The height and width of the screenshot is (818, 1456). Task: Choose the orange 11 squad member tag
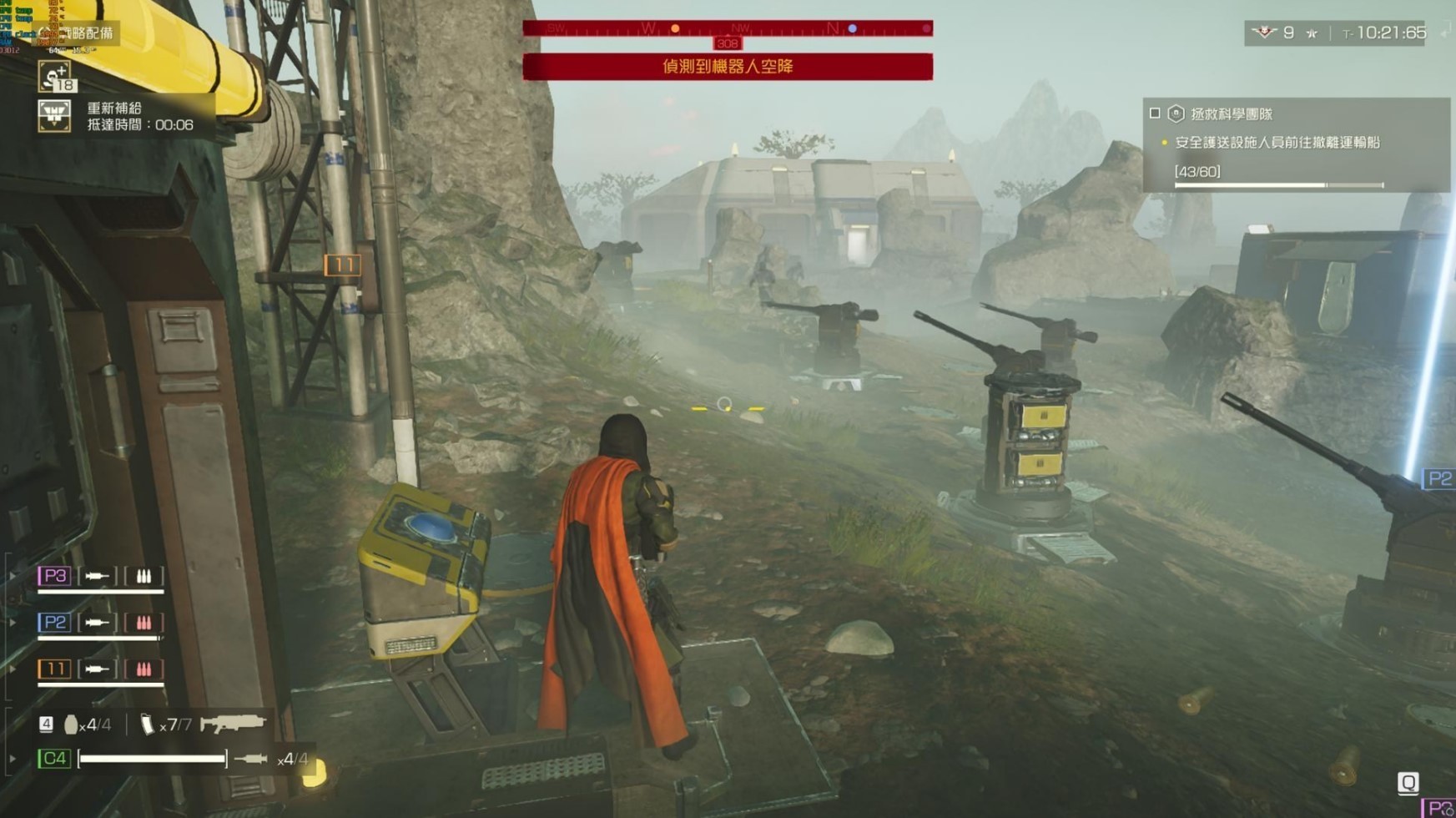54,669
